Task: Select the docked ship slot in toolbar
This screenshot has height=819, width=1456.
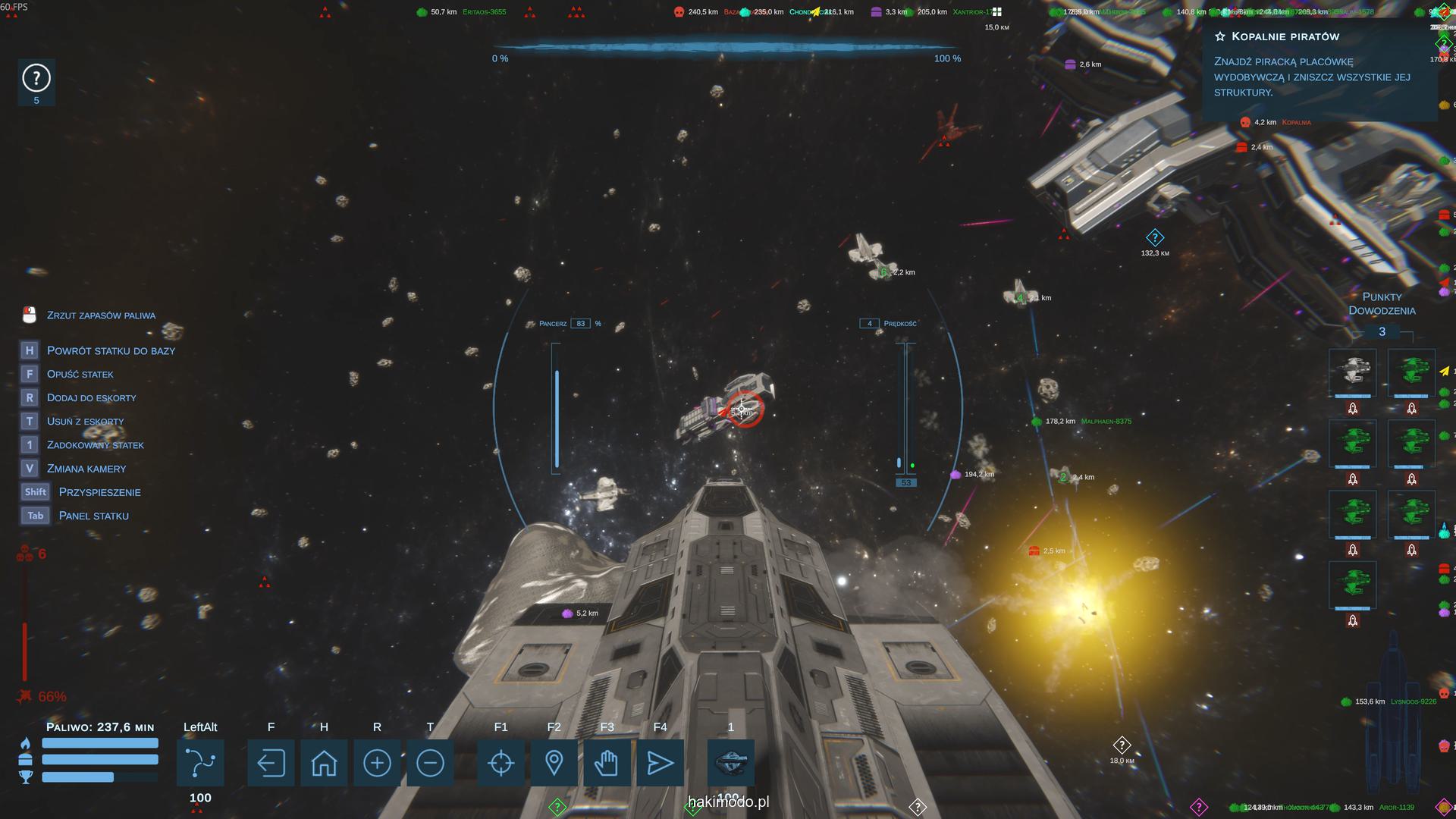Action: pyautogui.click(x=731, y=763)
